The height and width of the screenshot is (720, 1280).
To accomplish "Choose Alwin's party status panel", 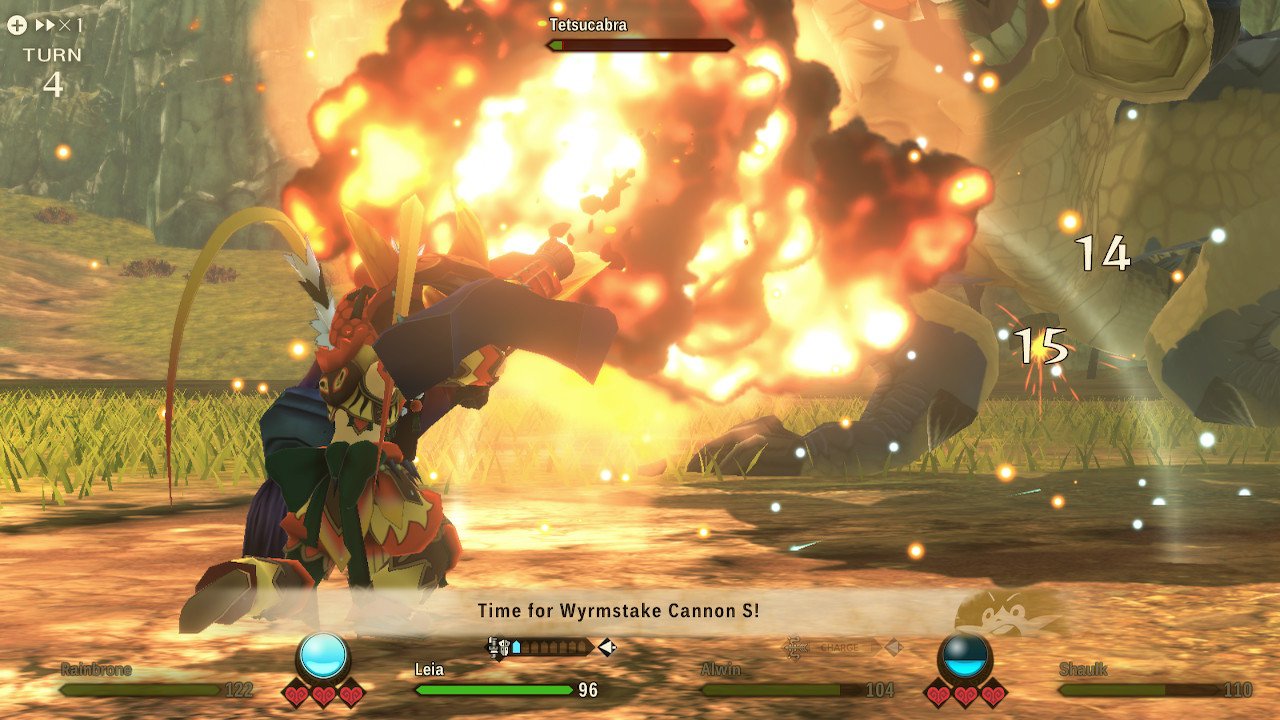I will tap(796, 681).
